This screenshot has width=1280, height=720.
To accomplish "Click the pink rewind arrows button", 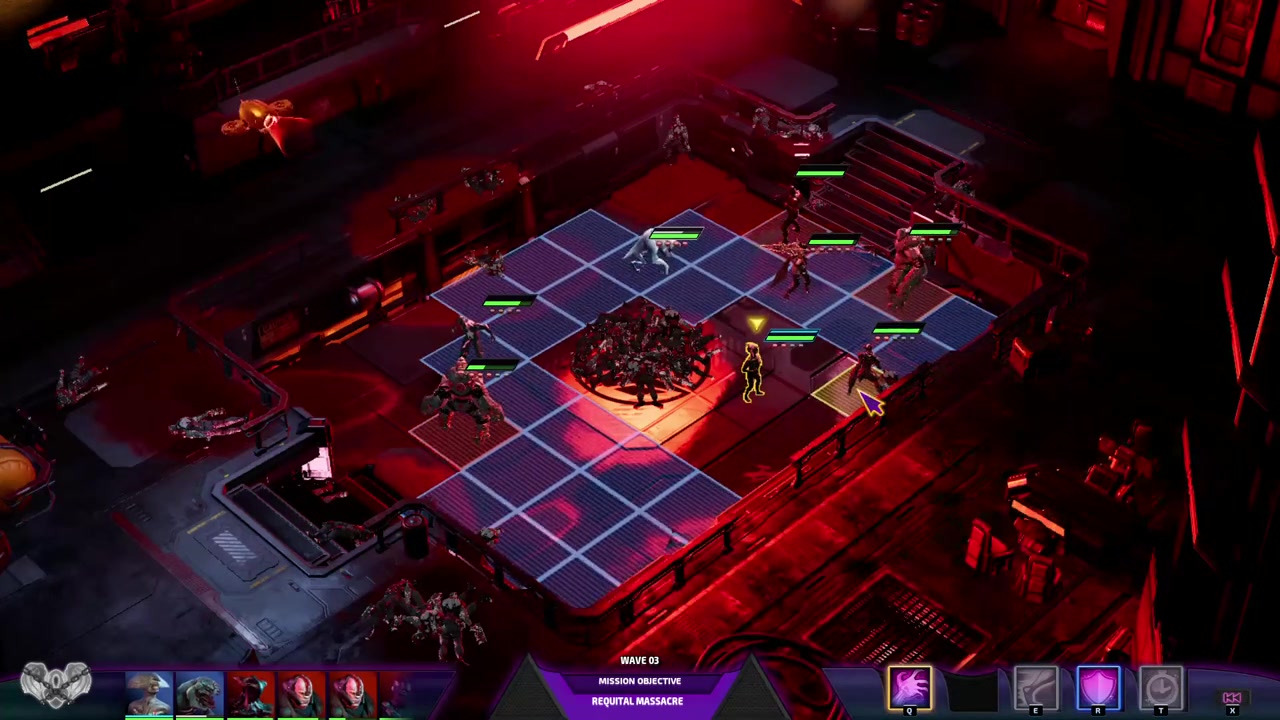I will click(1232, 698).
